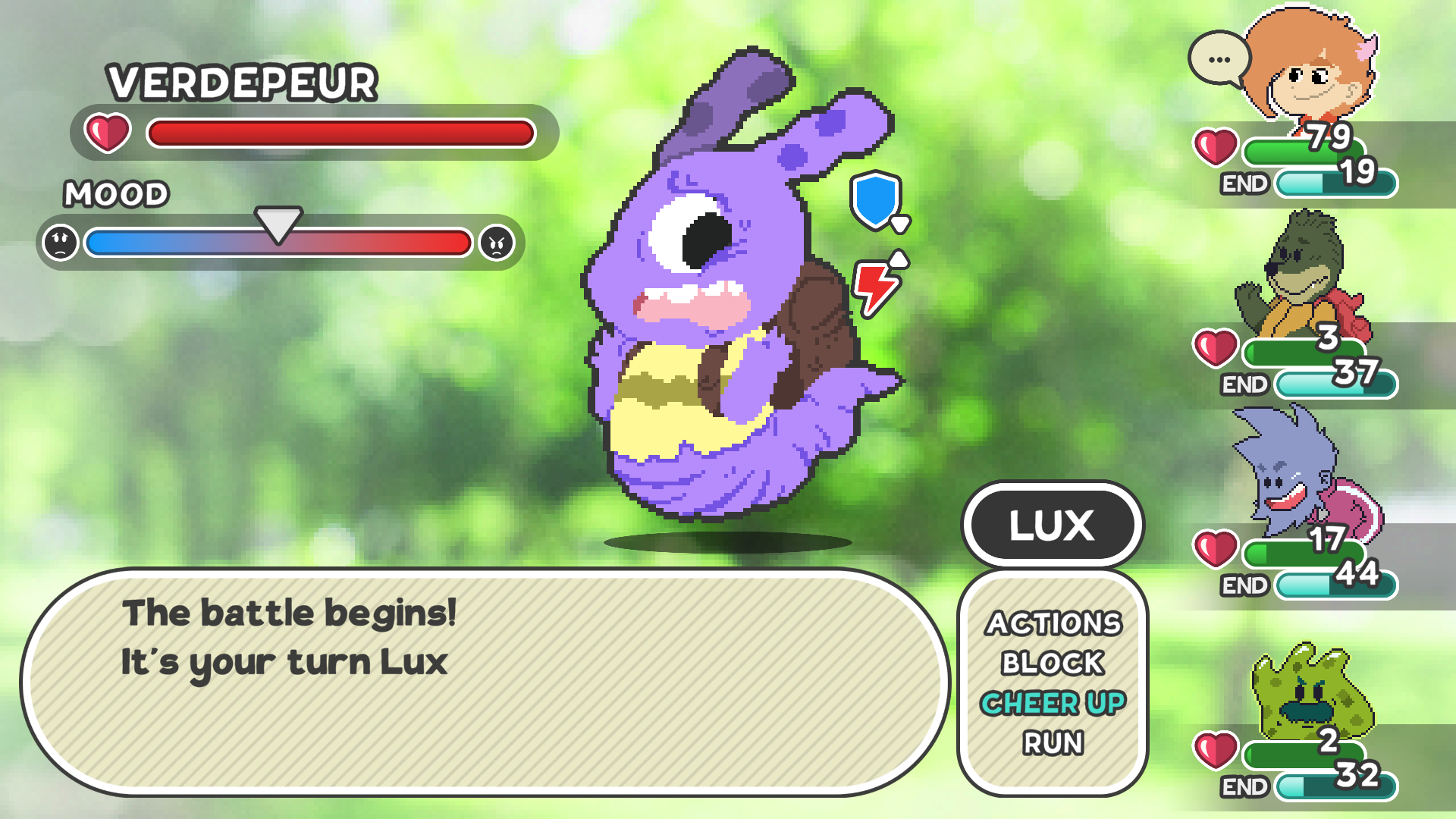
Task: Select CHEER UP option
Action: pos(1053,704)
